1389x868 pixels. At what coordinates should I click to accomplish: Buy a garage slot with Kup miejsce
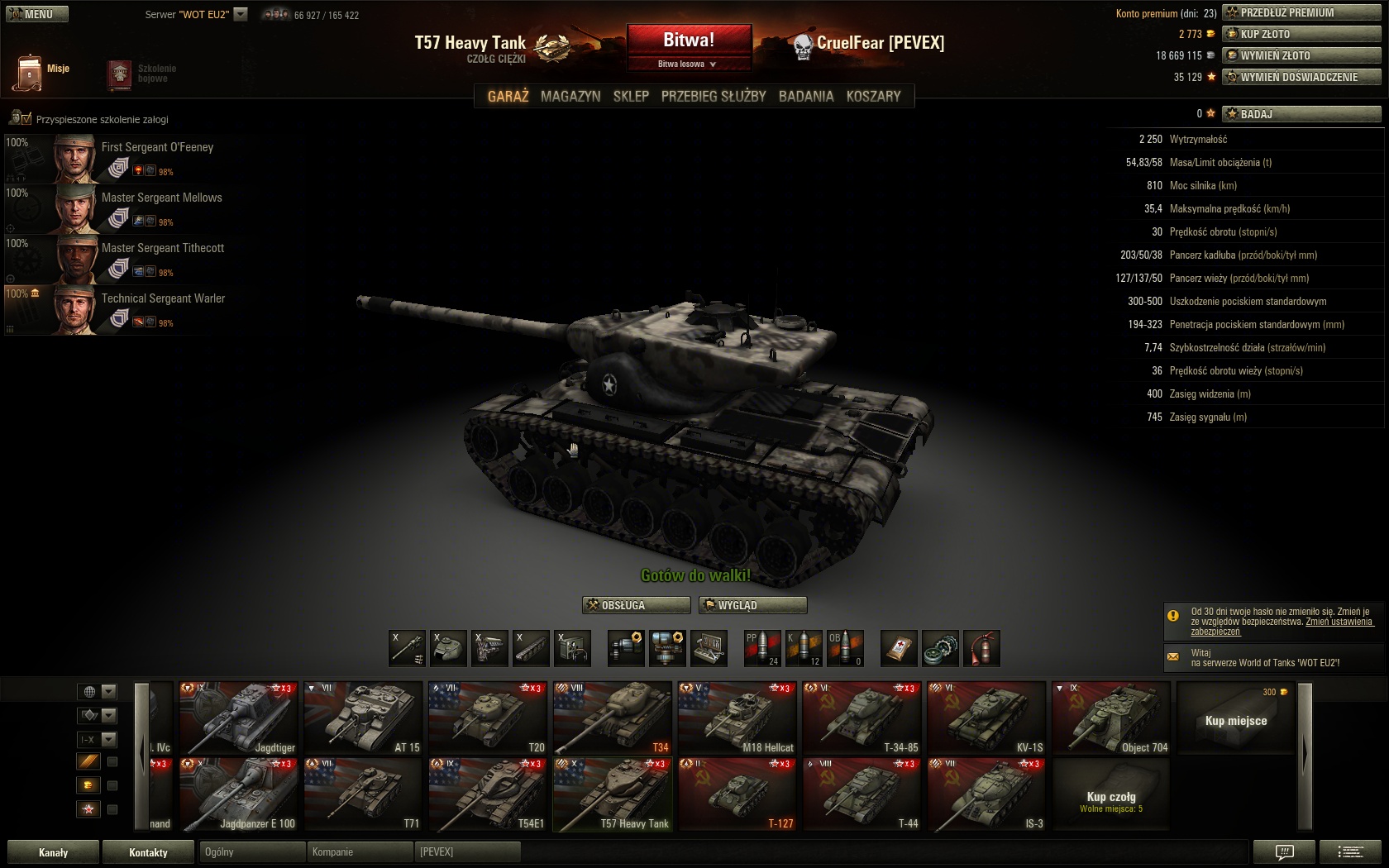(1236, 719)
